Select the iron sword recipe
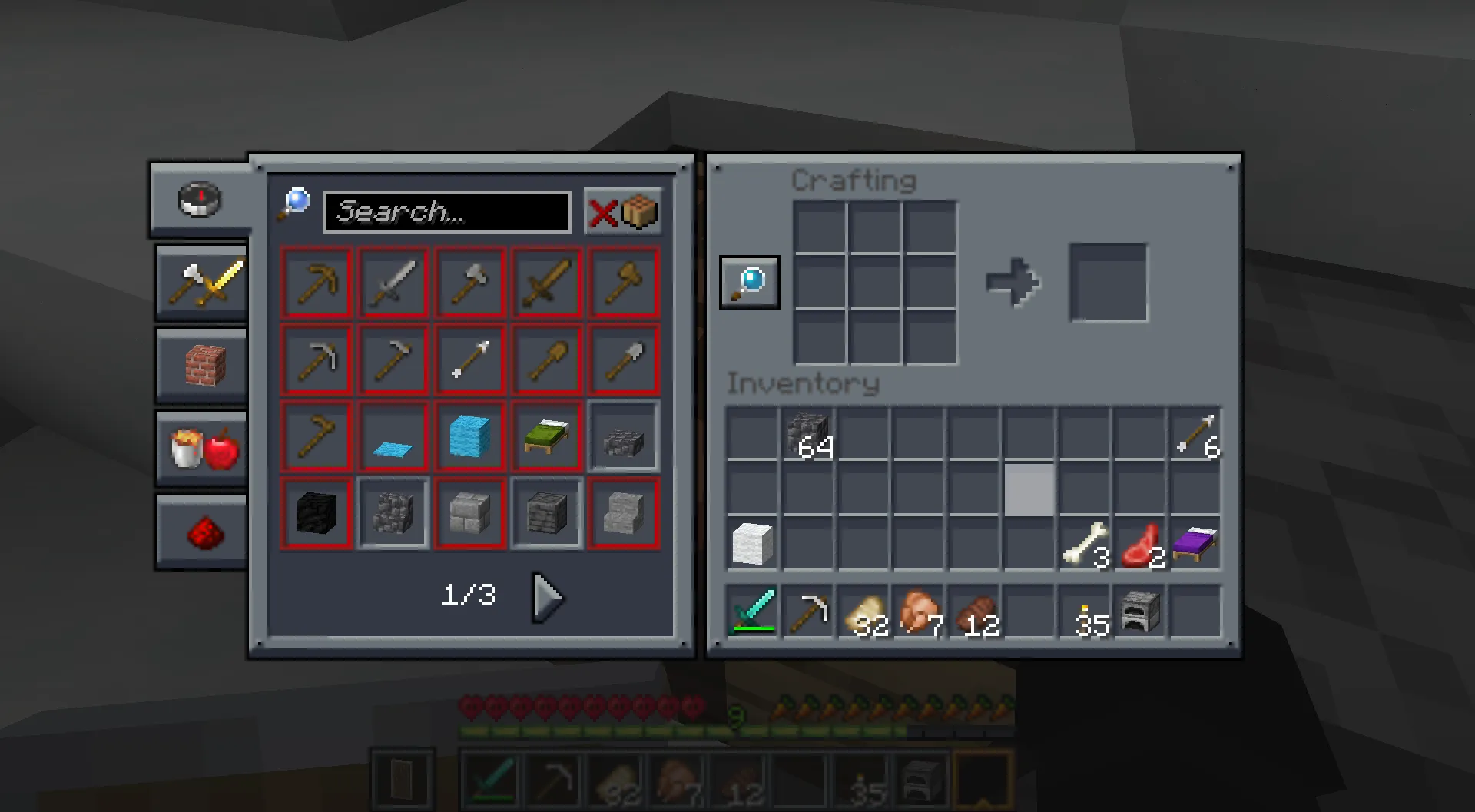Screen dimensions: 1475x812 pos(393,283)
